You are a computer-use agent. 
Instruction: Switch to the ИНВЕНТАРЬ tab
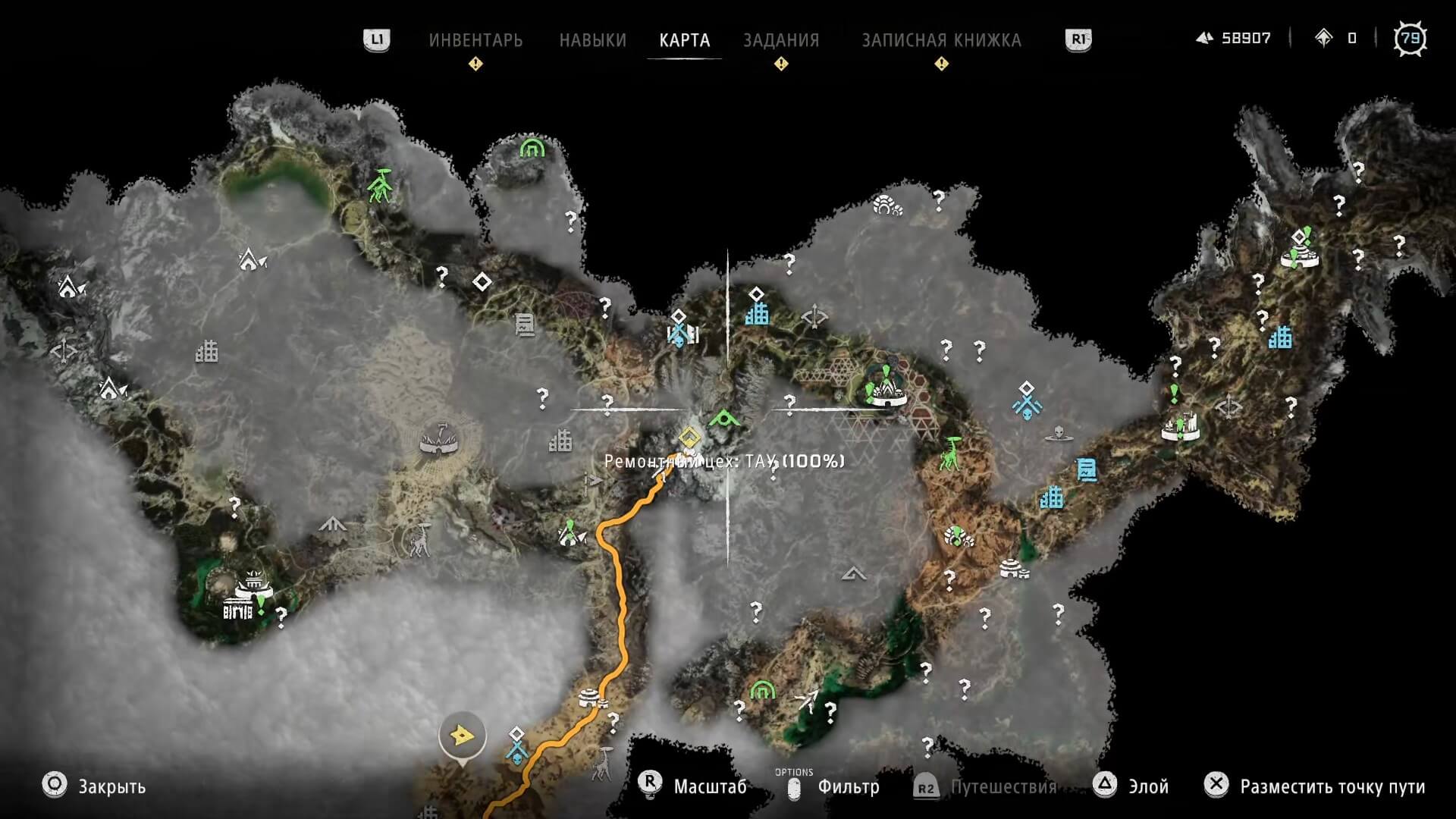click(475, 40)
